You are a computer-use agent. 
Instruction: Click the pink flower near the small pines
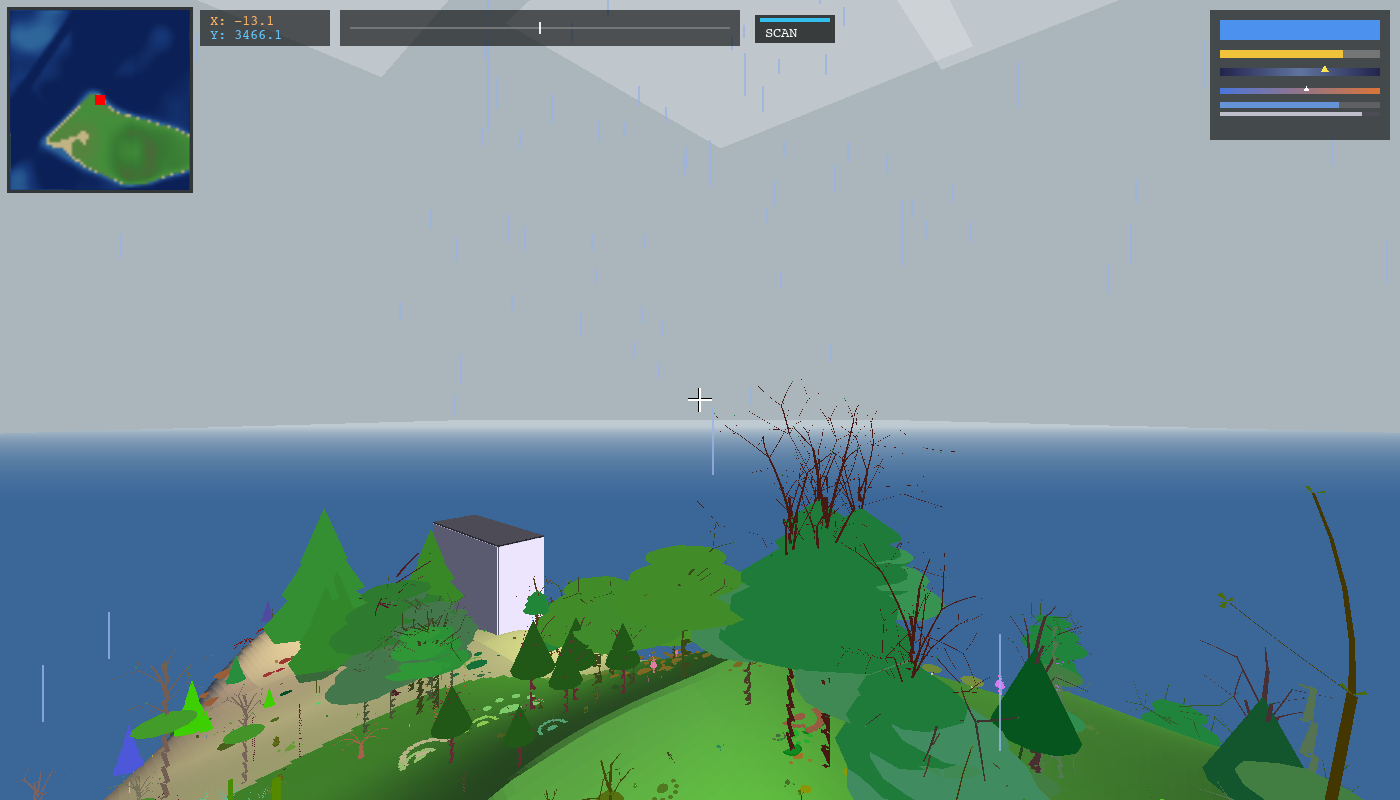coord(654,665)
